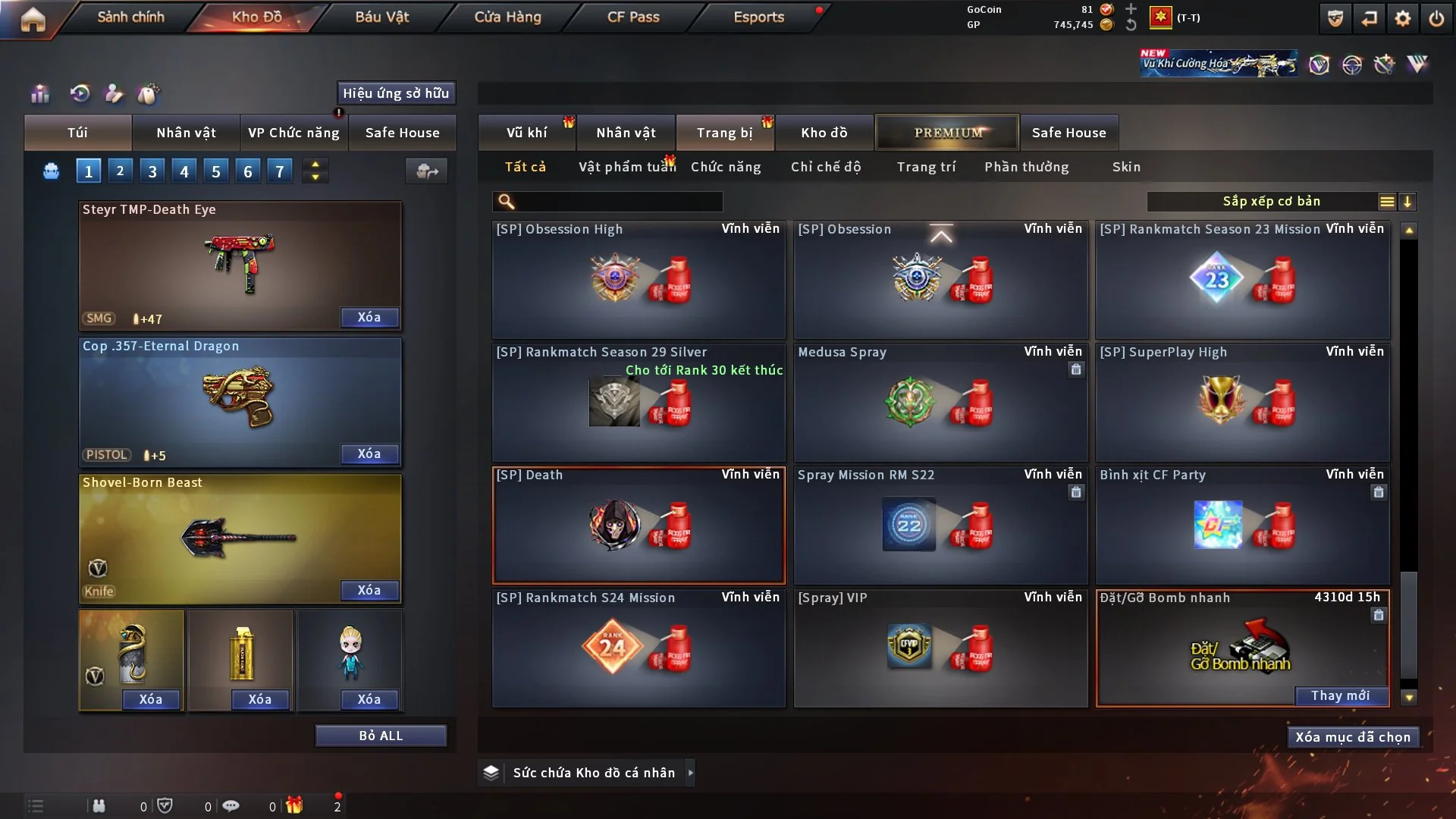Select the [SP] Death spray item
Screen dimensions: 1456x819
[x=639, y=525]
